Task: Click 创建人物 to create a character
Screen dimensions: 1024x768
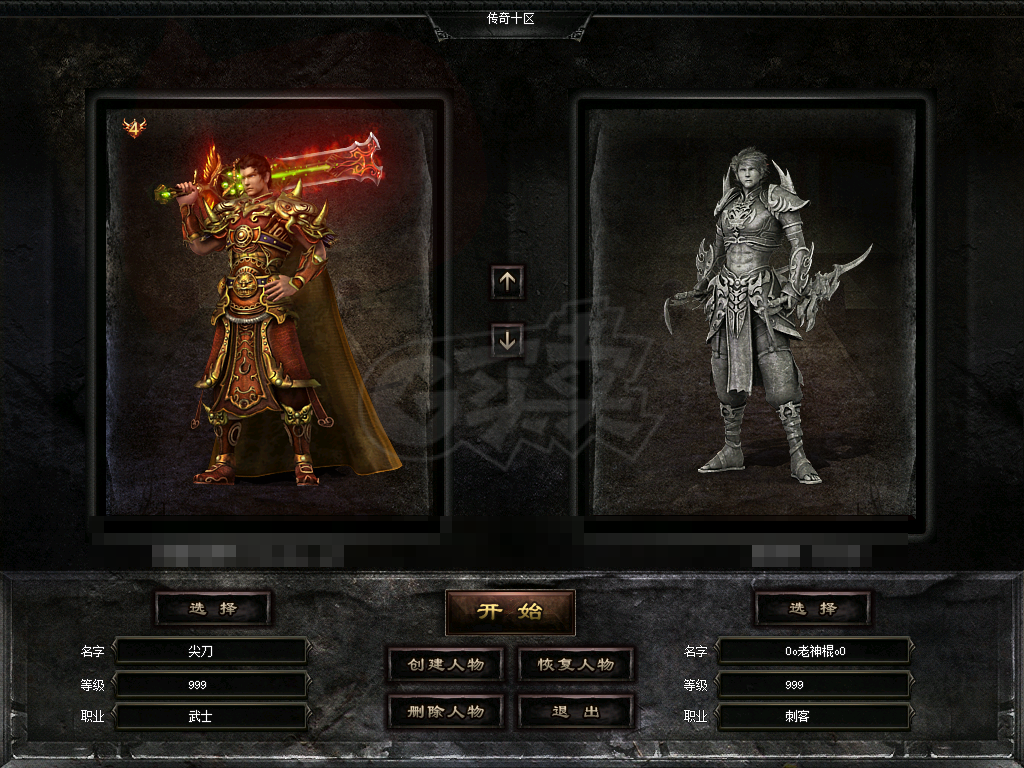Action: 445,664
